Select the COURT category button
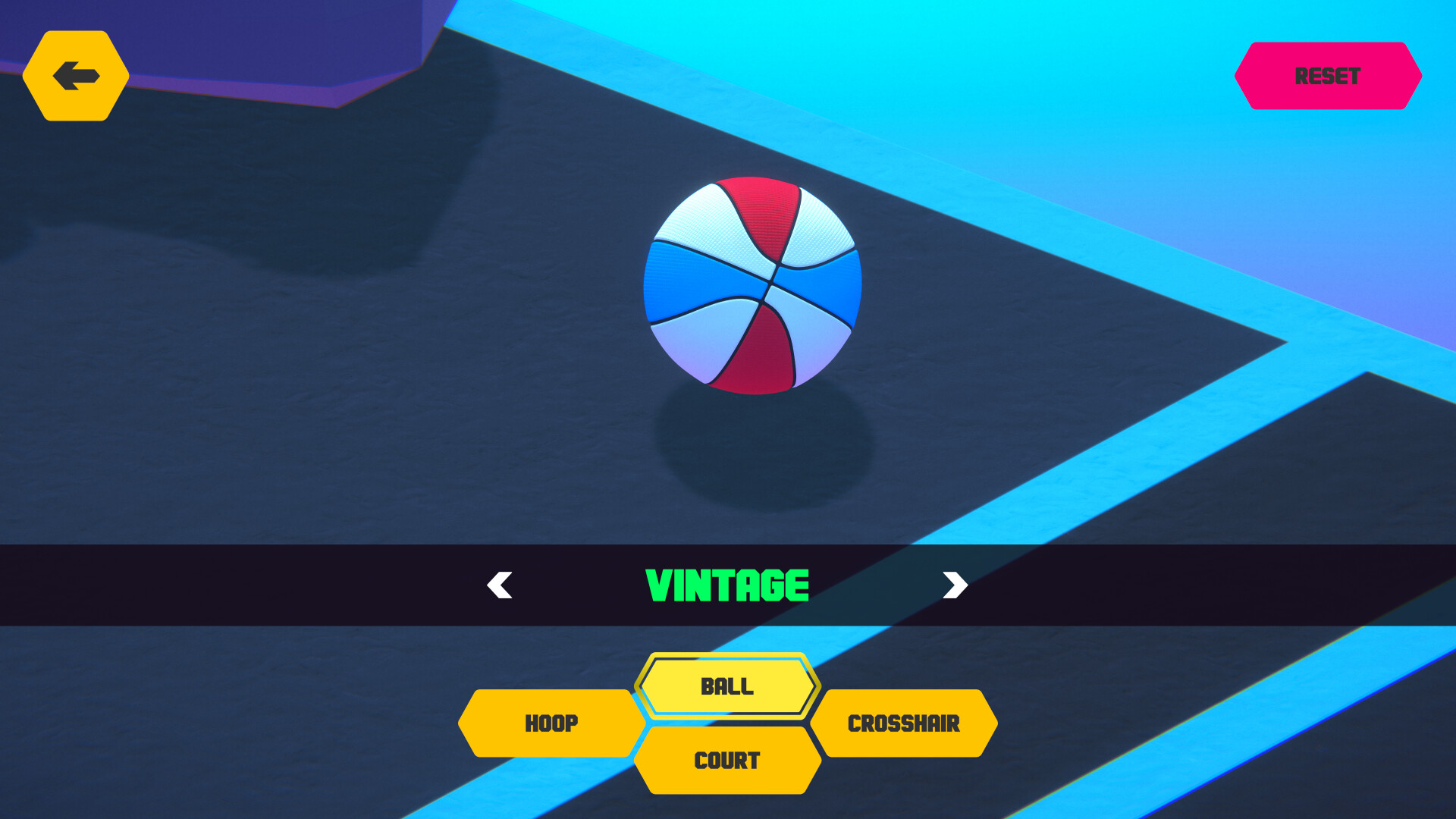The image size is (1456, 819). (x=726, y=761)
